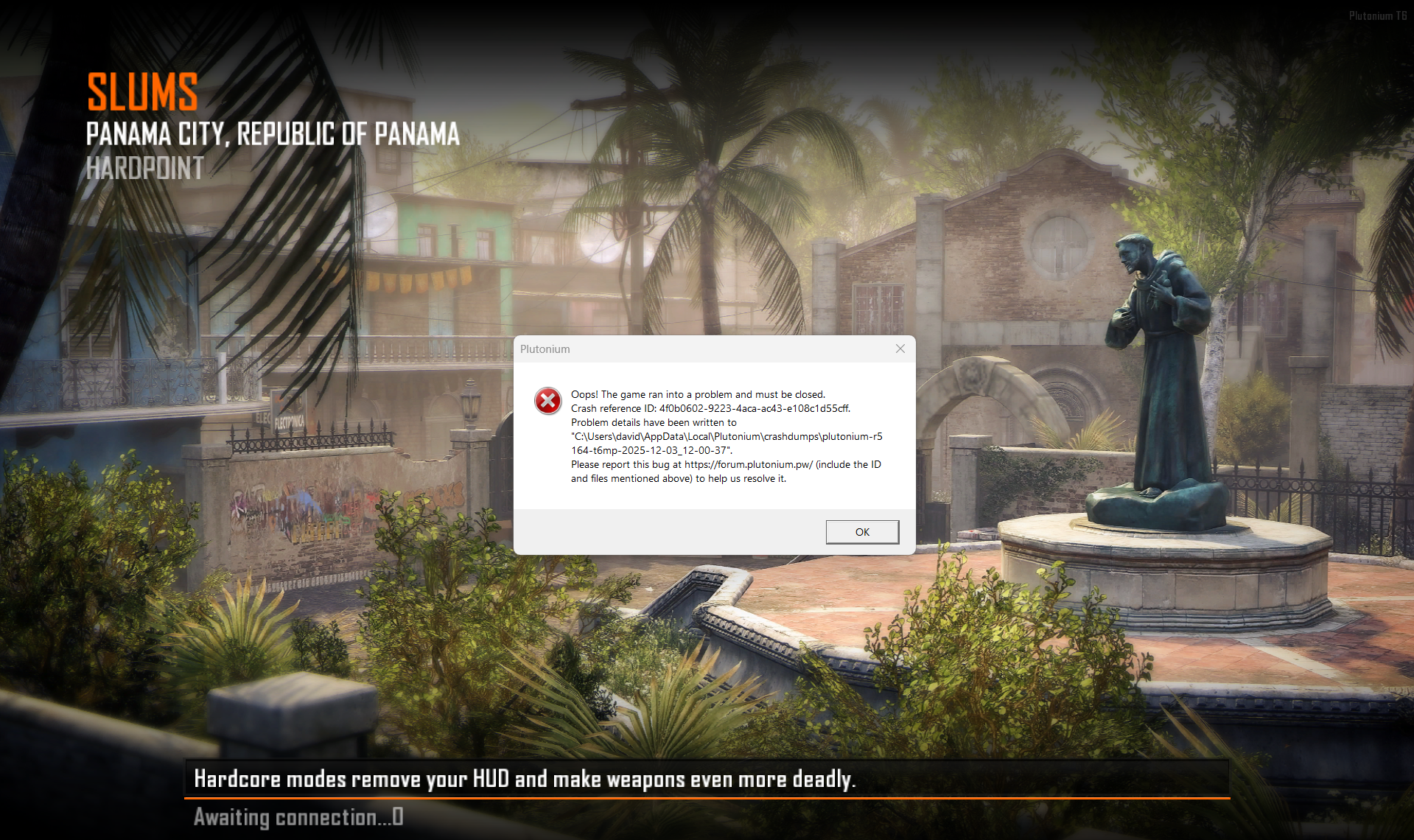Click the Oops error message line
This screenshot has width=1414, height=840.
pos(698,394)
